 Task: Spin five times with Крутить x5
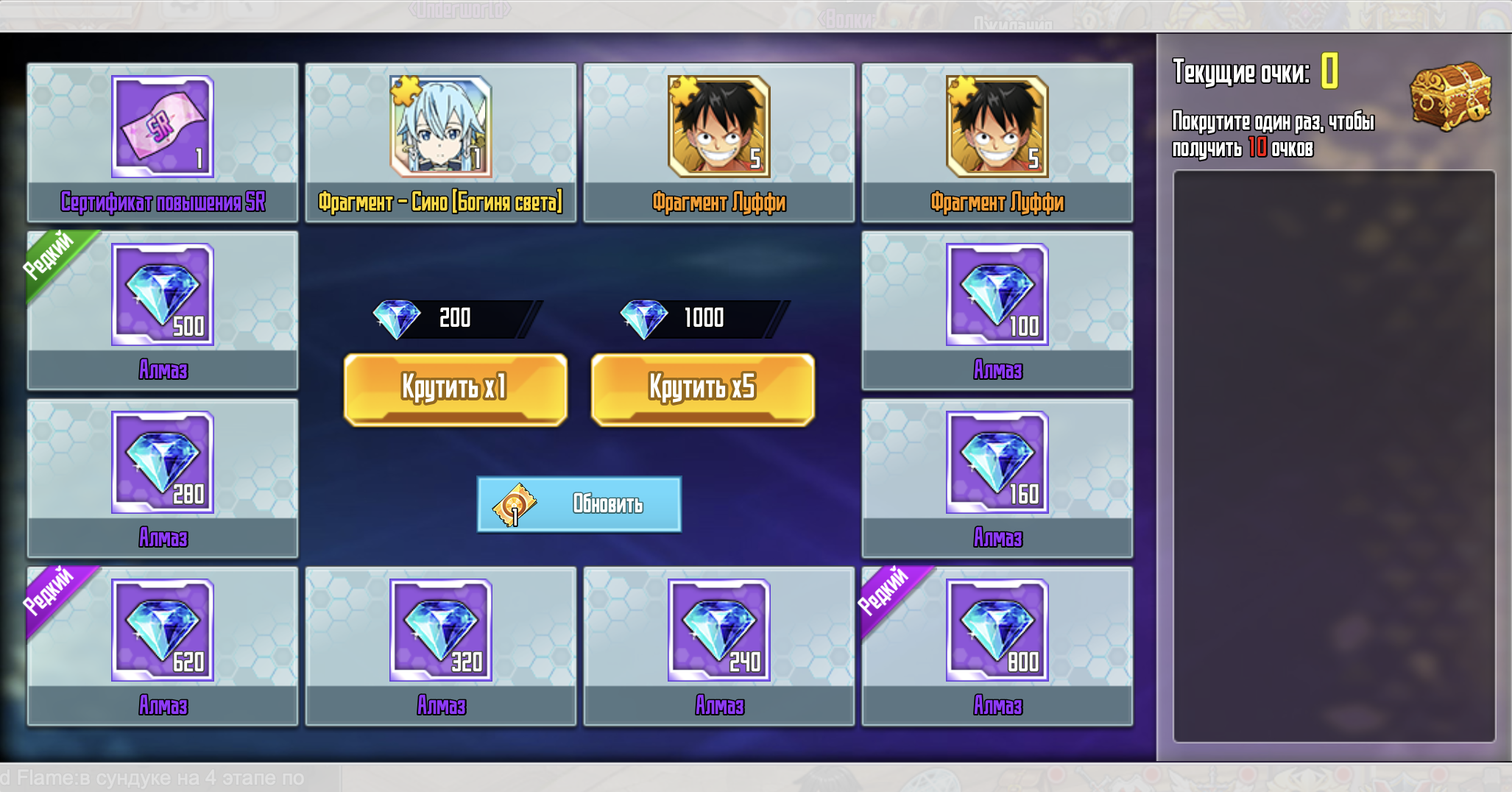[702, 388]
